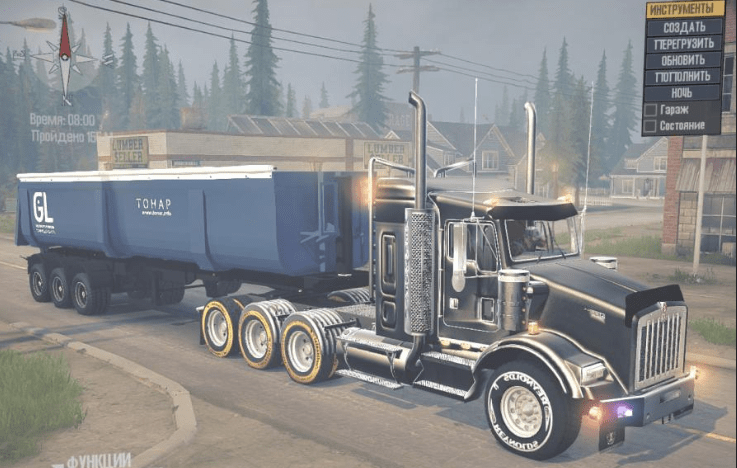Open the Функции label at the bottom
This screenshot has width=737, height=468.
coord(98,460)
